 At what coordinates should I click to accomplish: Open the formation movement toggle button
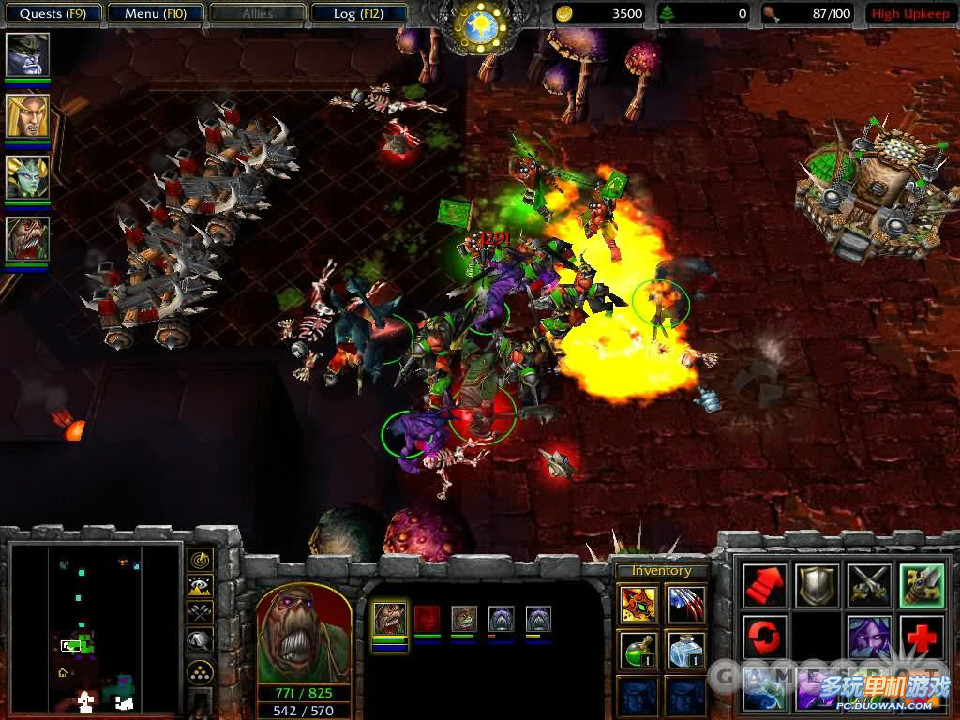200,670
